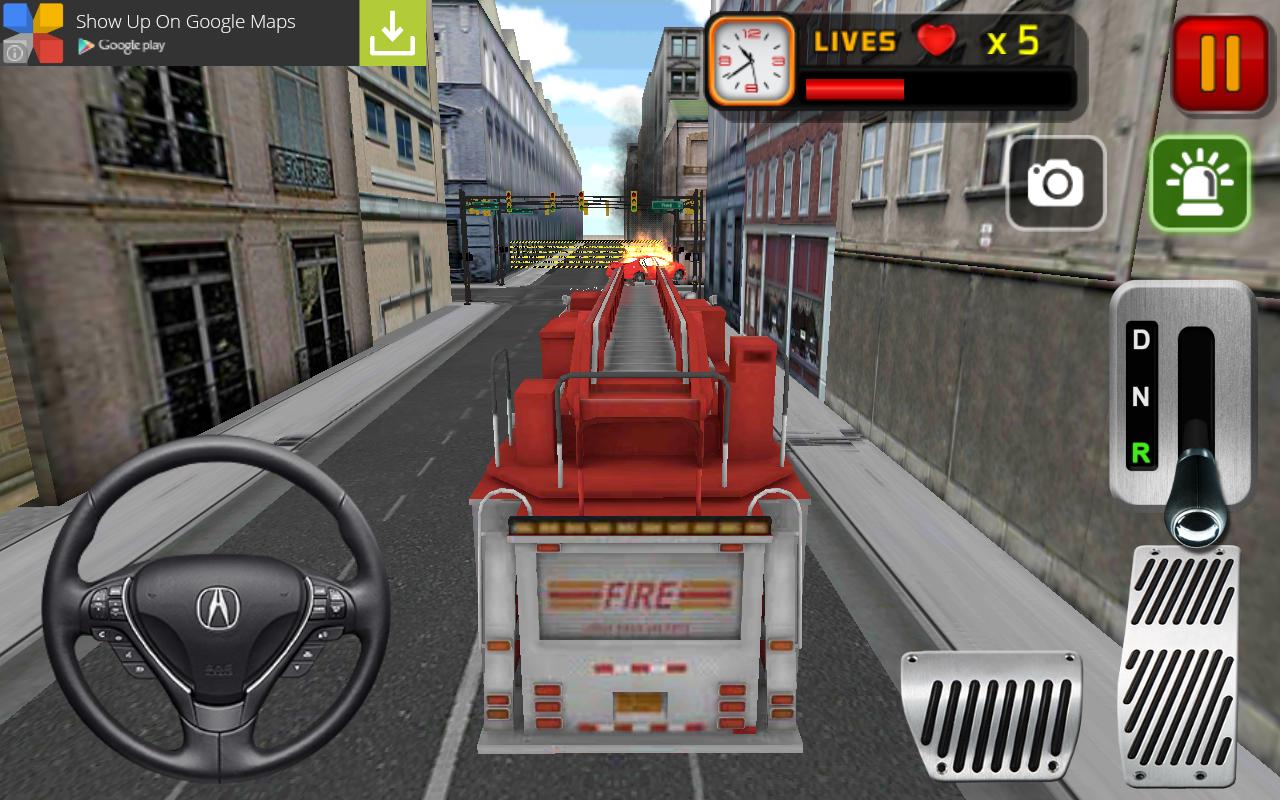The image size is (1280, 800).
Task: Click the red health progress bar
Action: point(855,87)
